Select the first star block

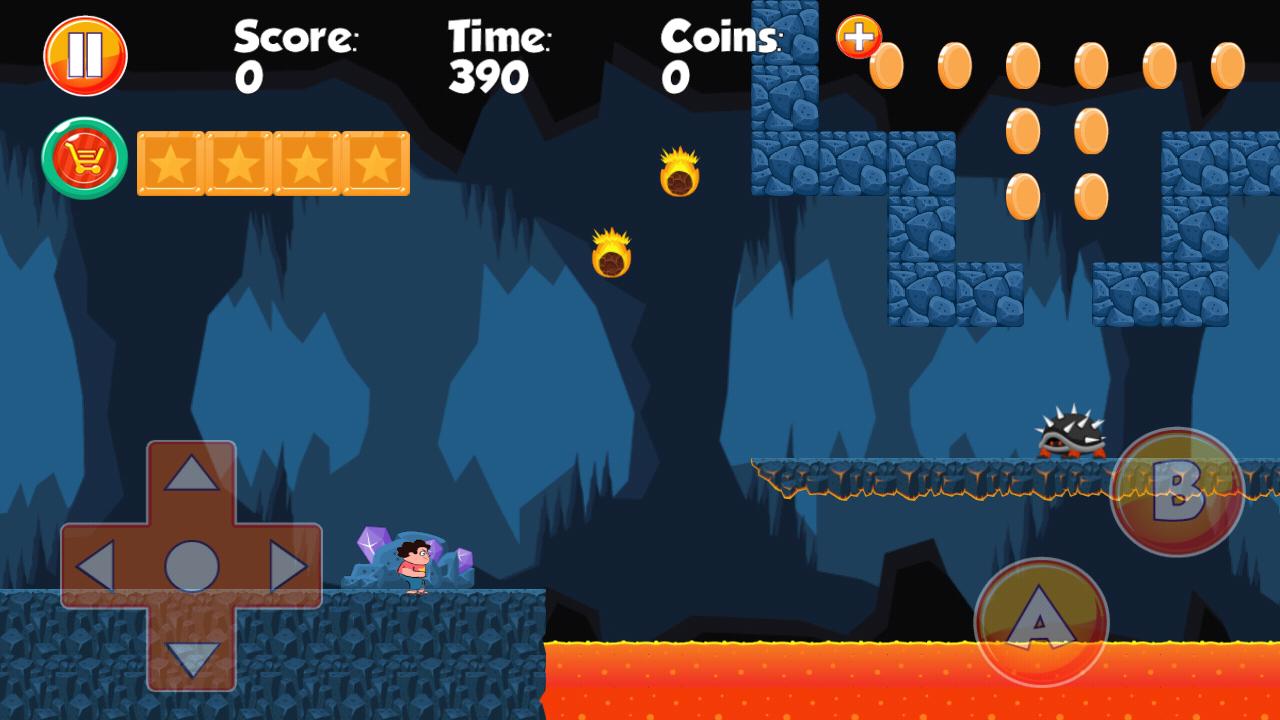coord(172,163)
